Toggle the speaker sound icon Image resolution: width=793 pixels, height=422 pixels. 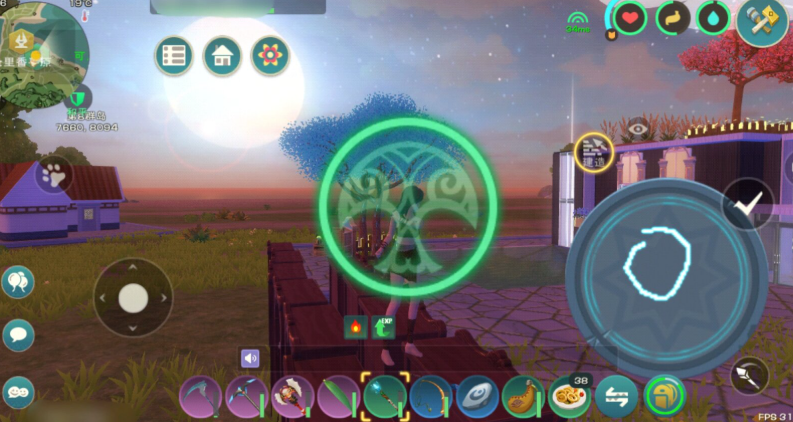click(x=250, y=358)
